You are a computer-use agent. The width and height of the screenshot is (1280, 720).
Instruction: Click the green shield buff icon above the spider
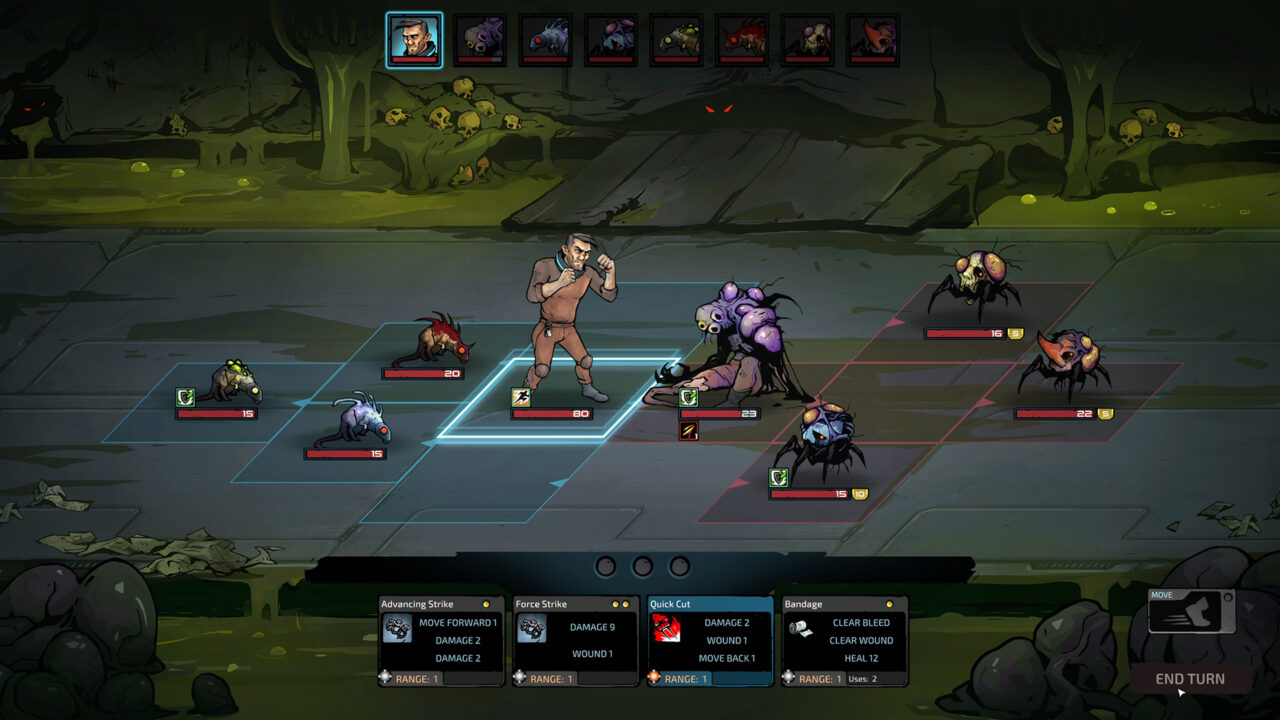(x=778, y=478)
